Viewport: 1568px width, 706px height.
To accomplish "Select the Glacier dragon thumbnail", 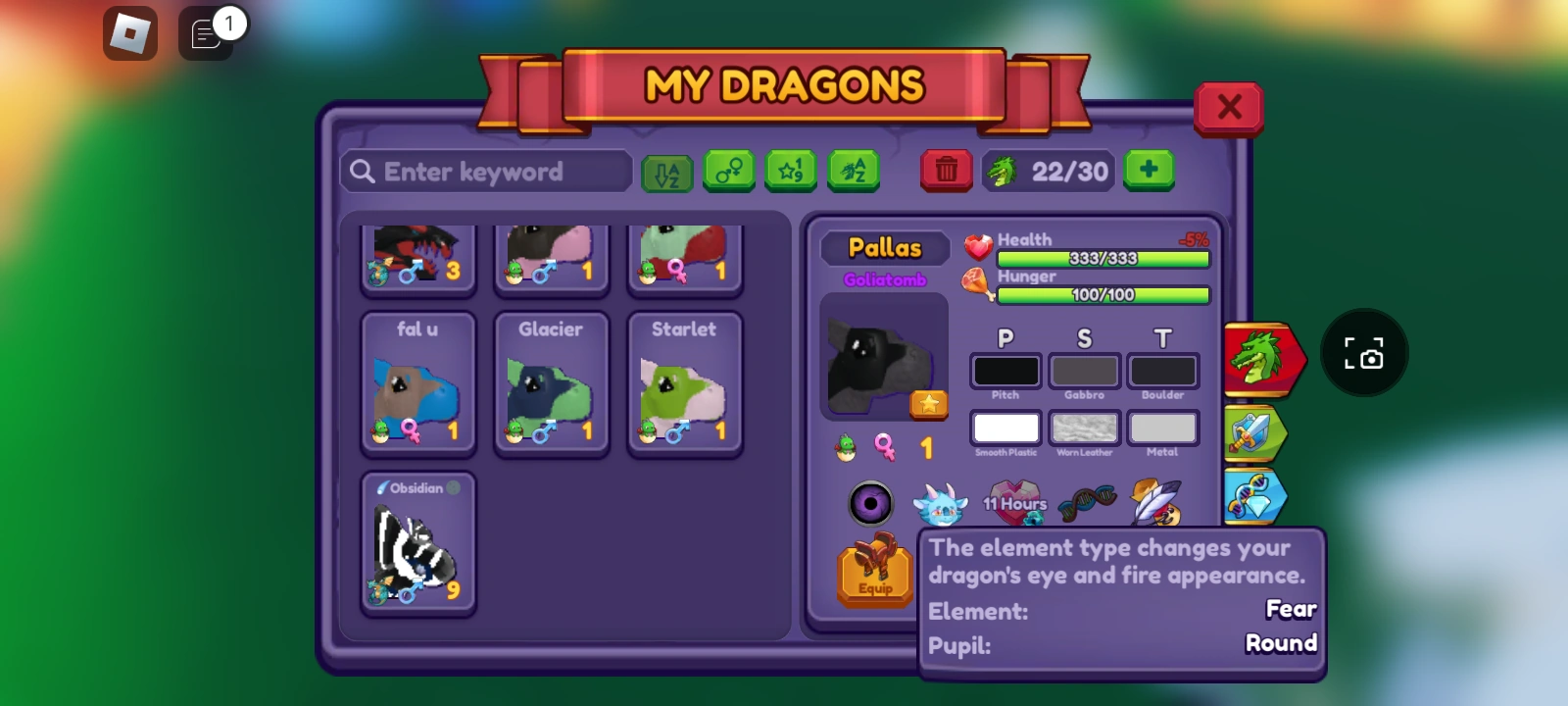I will 551,382.
